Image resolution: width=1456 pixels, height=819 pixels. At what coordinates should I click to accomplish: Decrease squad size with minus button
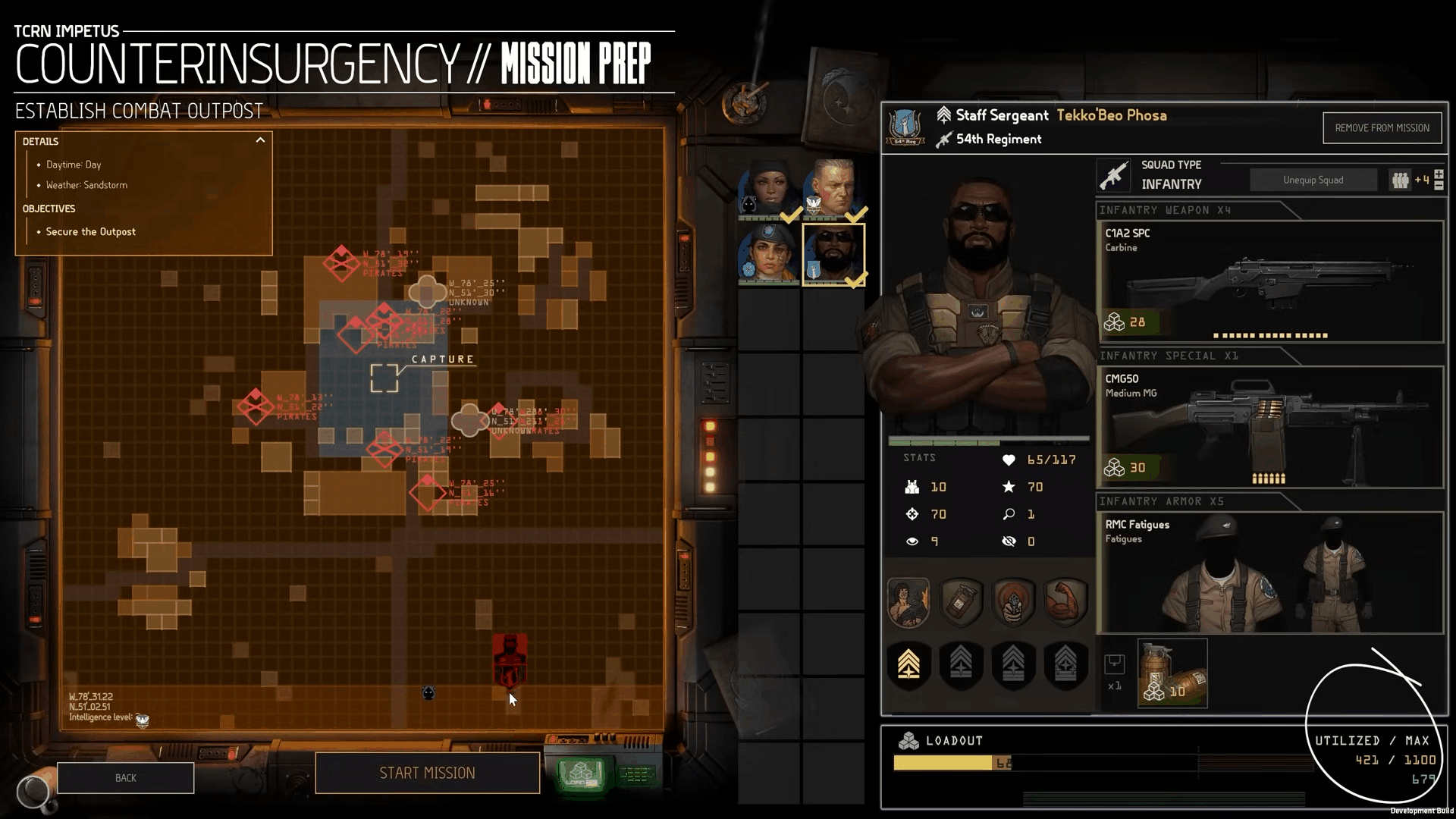click(x=1439, y=186)
